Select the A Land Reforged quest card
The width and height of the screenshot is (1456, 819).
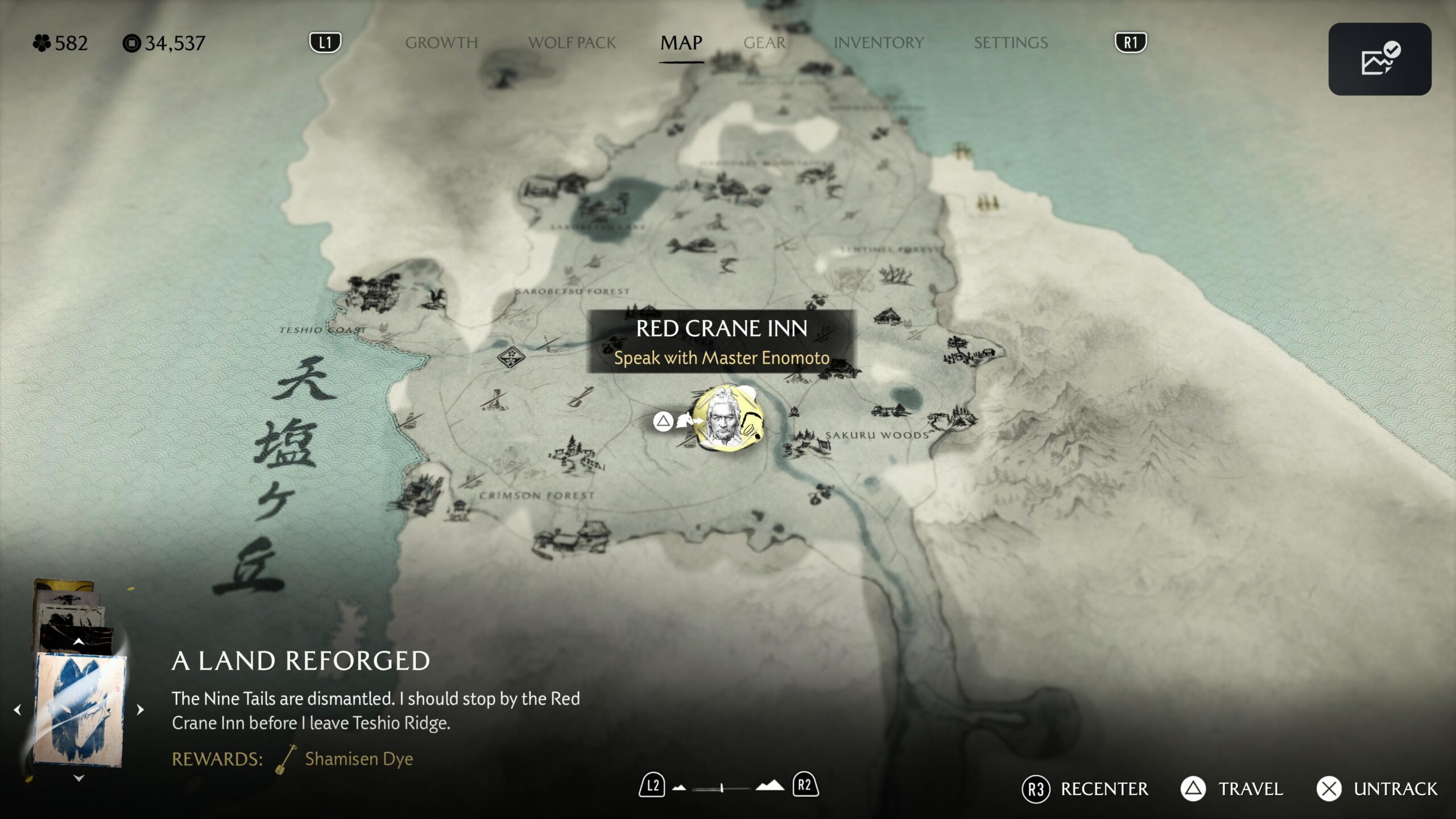(x=79, y=709)
